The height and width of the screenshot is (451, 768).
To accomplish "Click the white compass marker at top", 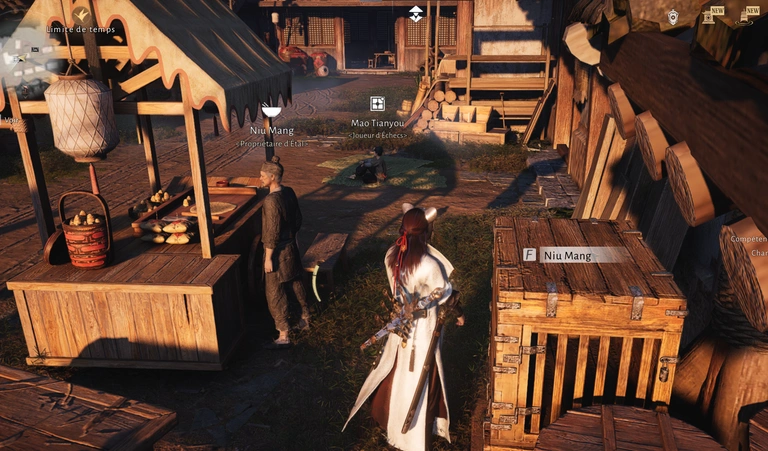I will point(416,13).
